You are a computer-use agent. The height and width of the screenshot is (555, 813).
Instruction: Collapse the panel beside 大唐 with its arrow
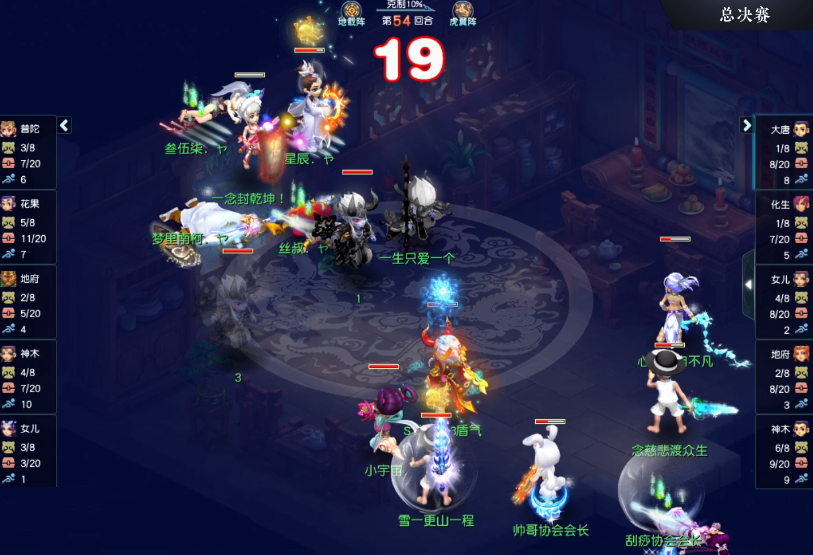[746, 125]
